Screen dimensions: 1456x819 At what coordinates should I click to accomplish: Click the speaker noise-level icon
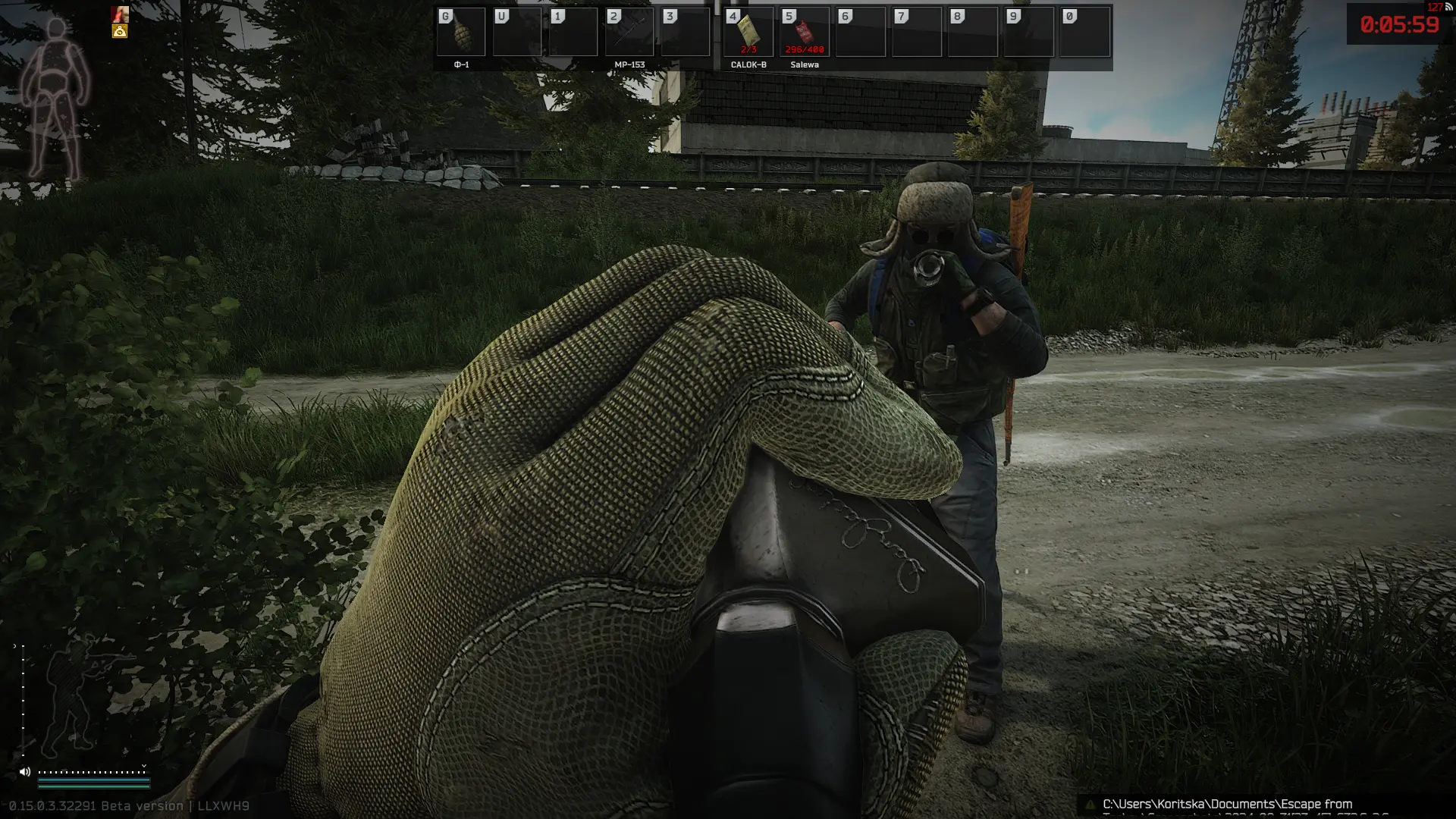(x=25, y=772)
